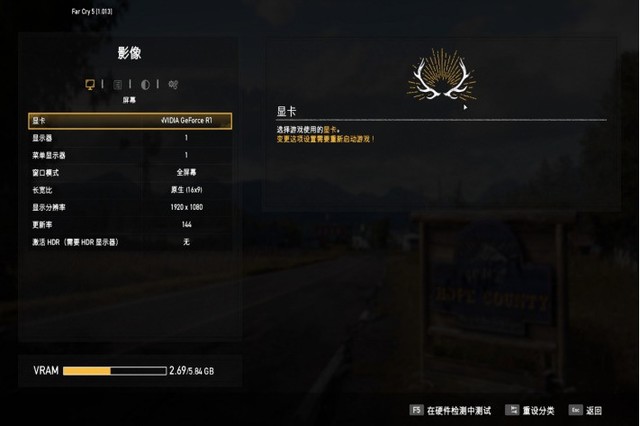Viewport: 640px width, 426px height.
Task: Open the half-circle contrast icon tab
Action: [146, 84]
